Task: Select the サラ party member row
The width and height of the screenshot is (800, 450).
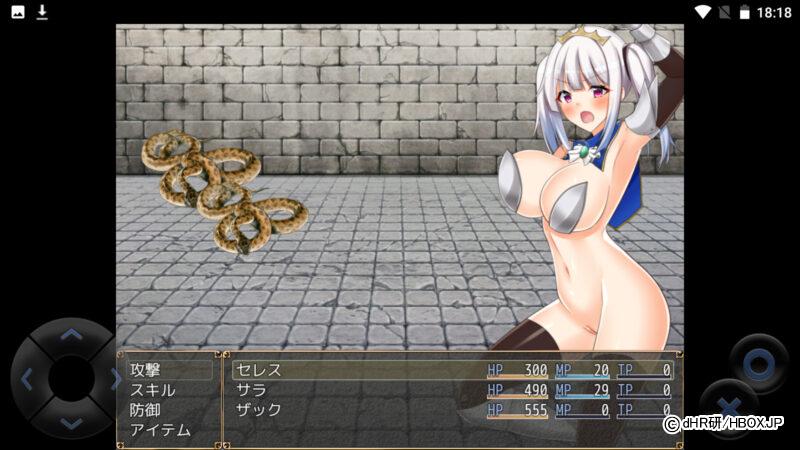Action: 452,390
